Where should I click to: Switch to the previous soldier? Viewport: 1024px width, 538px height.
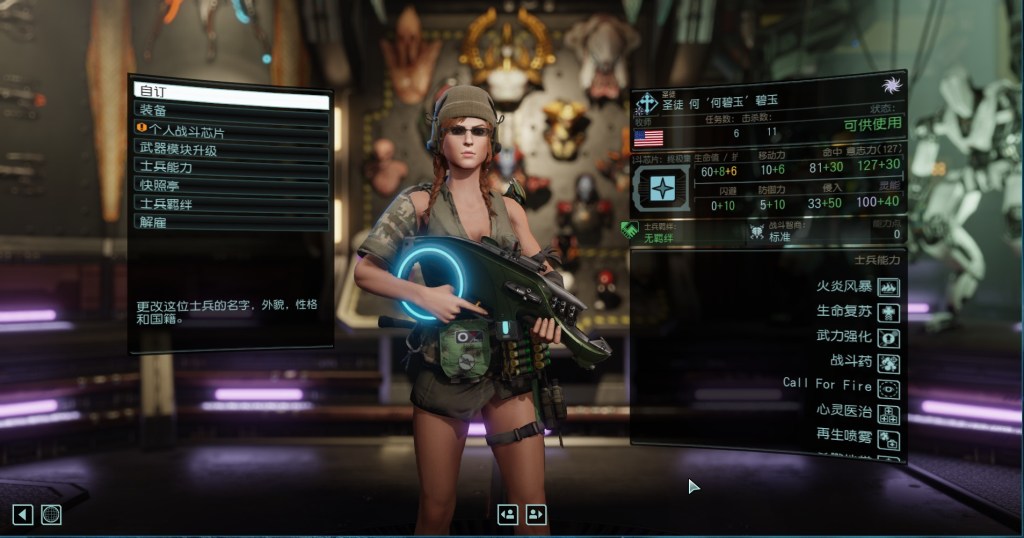[508, 514]
